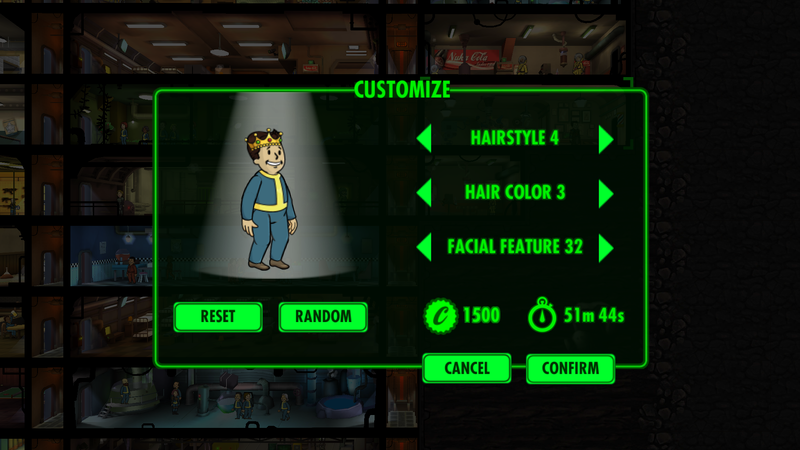Show the next facial feature
Image resolution: width=800 pixels, height=450 pixels.
[x=605, y=247]
